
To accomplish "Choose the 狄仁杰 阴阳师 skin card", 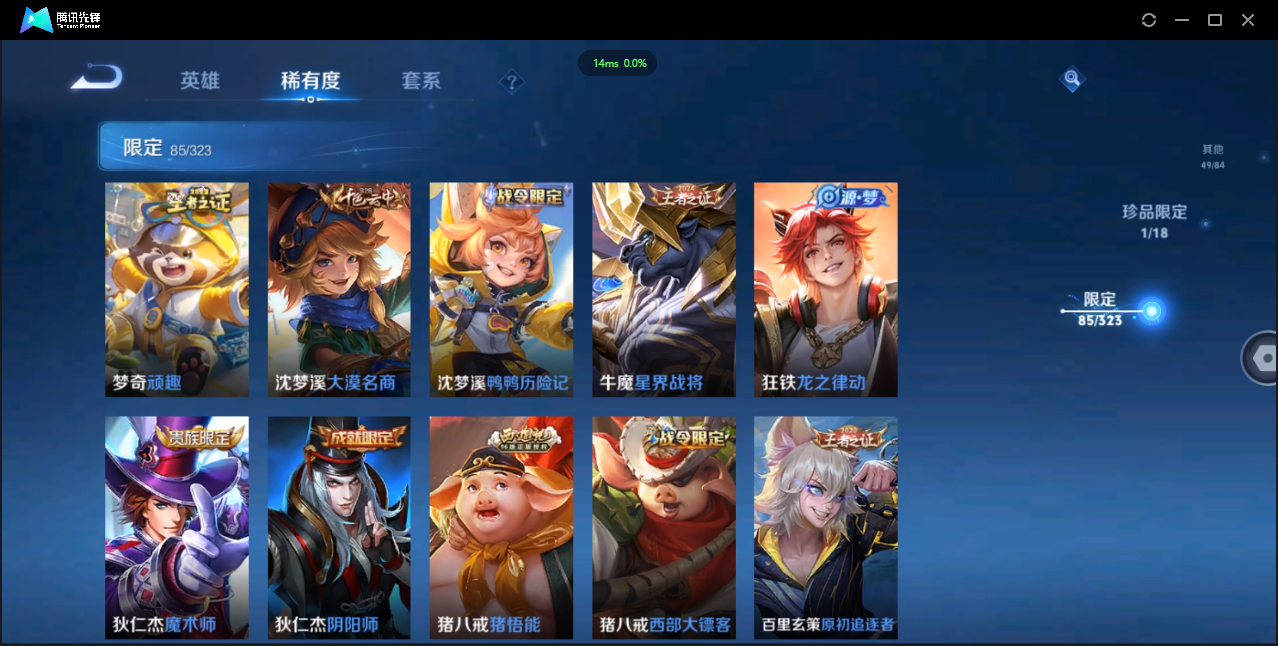I will pos(339,527).
